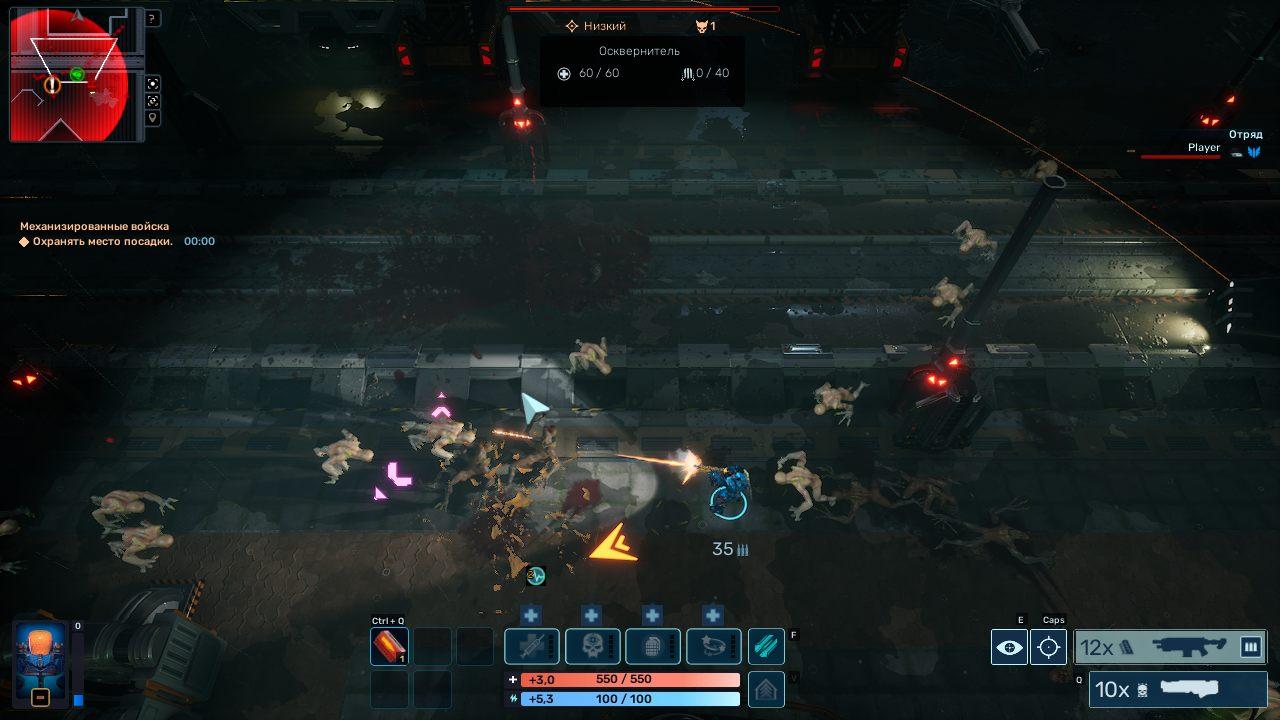Activate the medical syringe ability
This screenshot has width=1280, height=720.
point(531,647)
